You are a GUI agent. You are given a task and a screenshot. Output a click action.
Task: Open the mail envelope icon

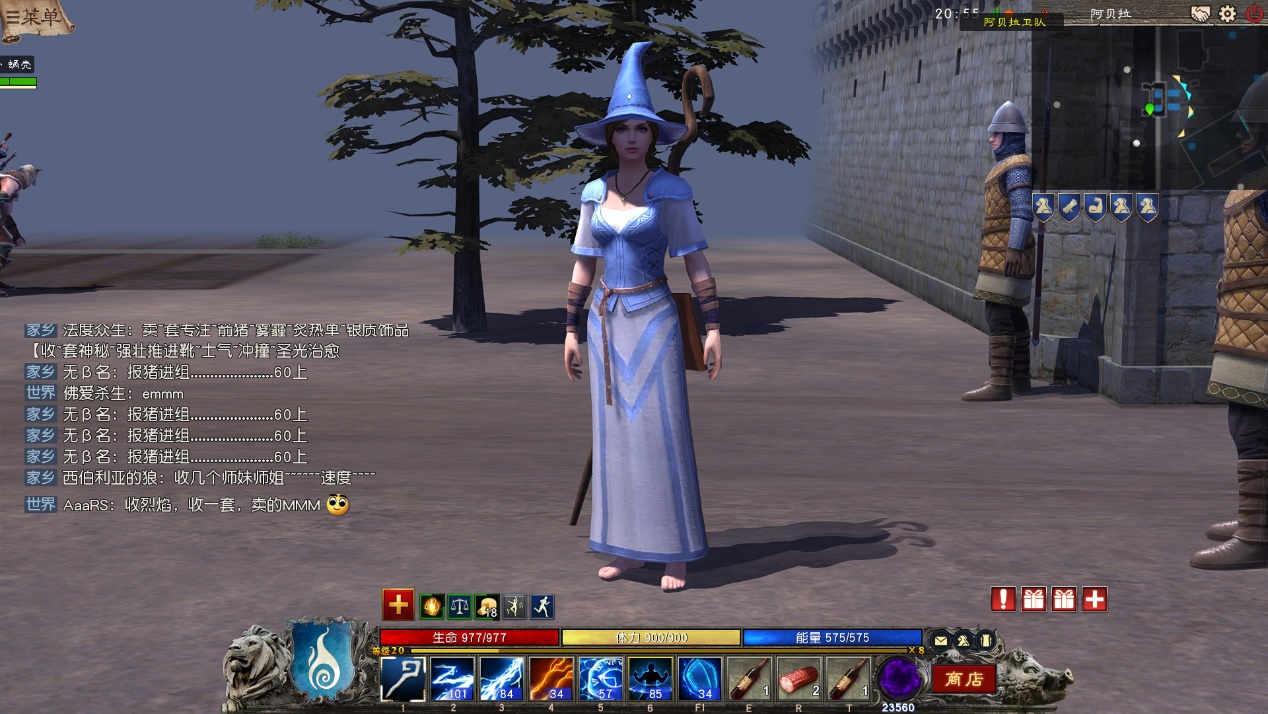(x=940, y=640)
